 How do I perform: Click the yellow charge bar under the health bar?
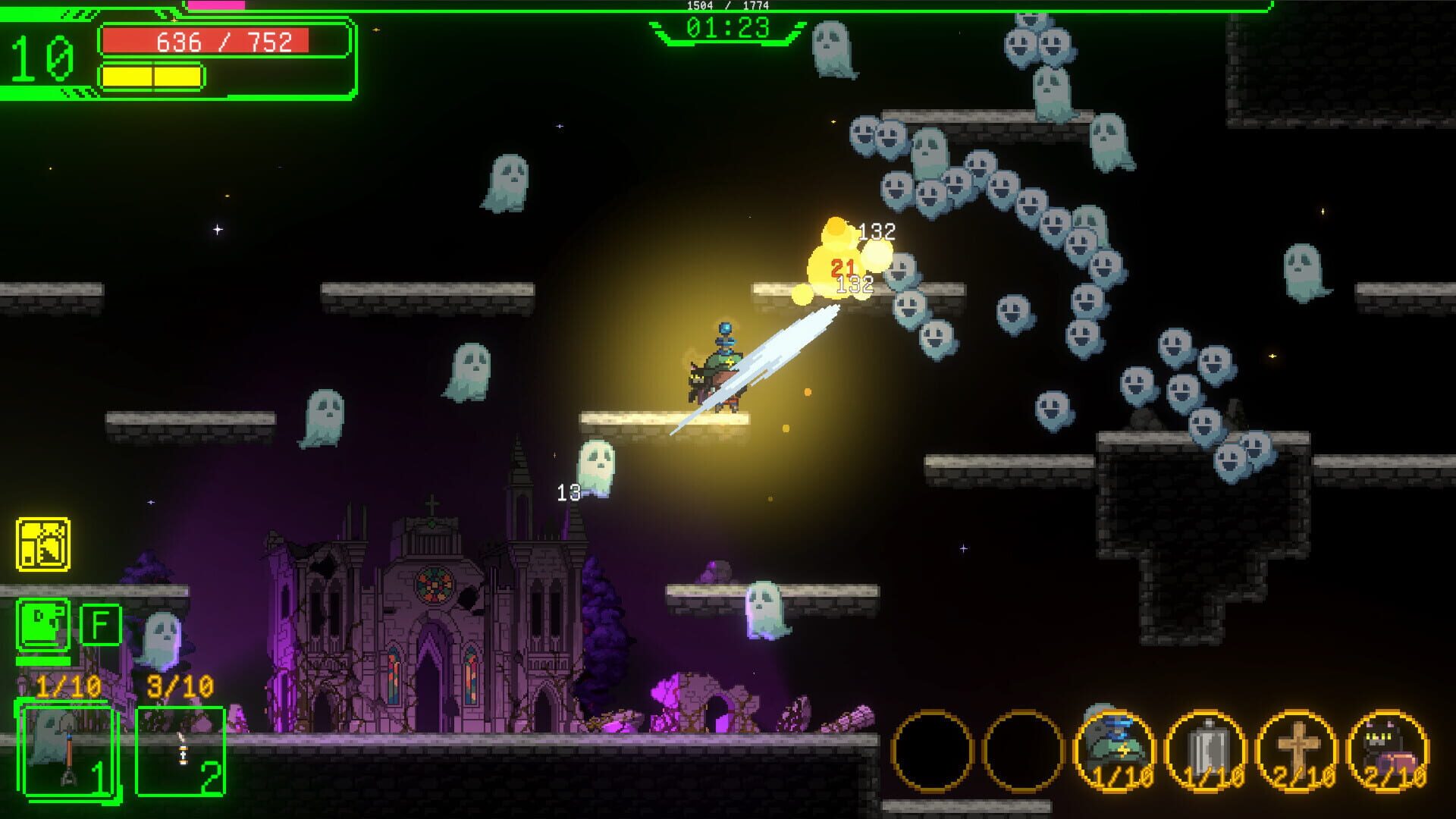[152, 75]
